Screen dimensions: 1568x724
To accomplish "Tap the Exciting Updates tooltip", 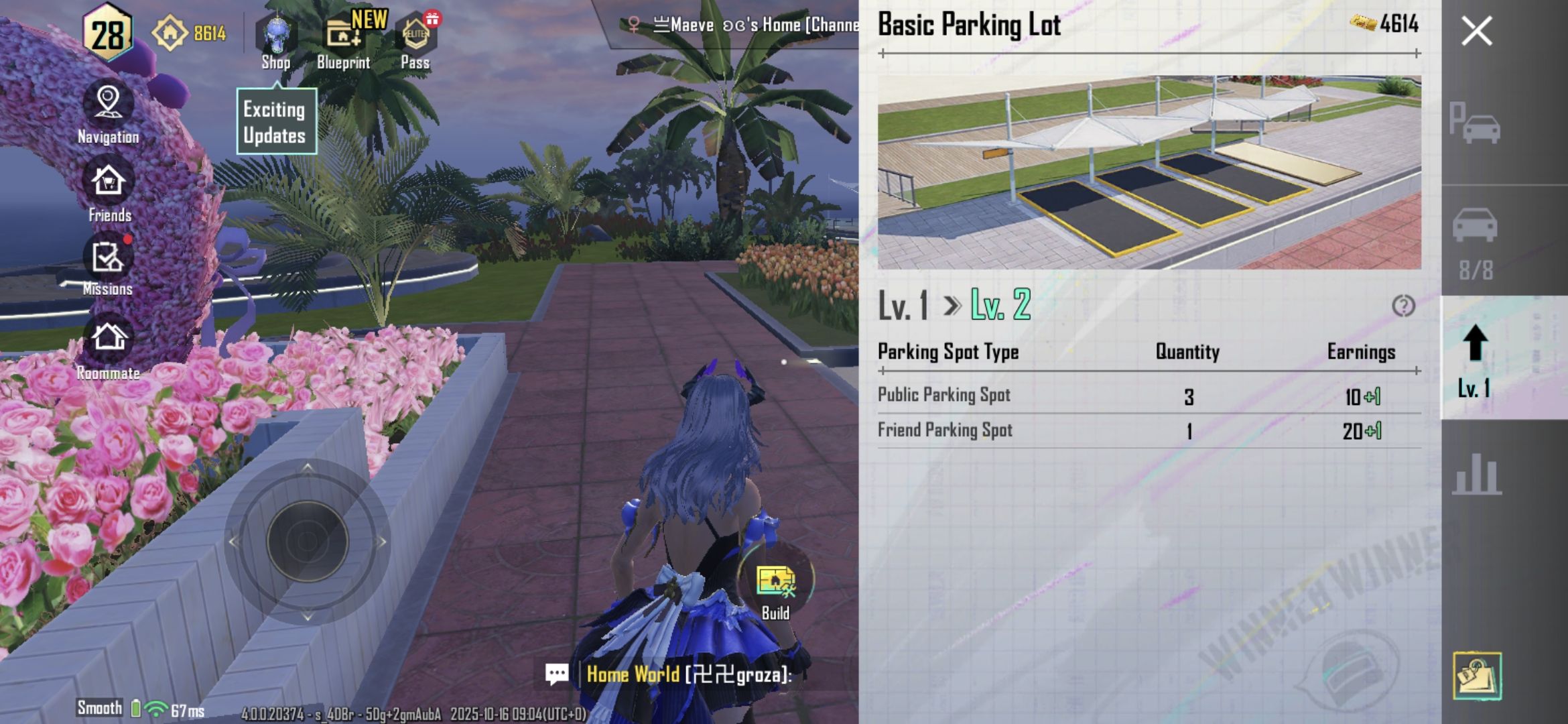I will (275, 122).
